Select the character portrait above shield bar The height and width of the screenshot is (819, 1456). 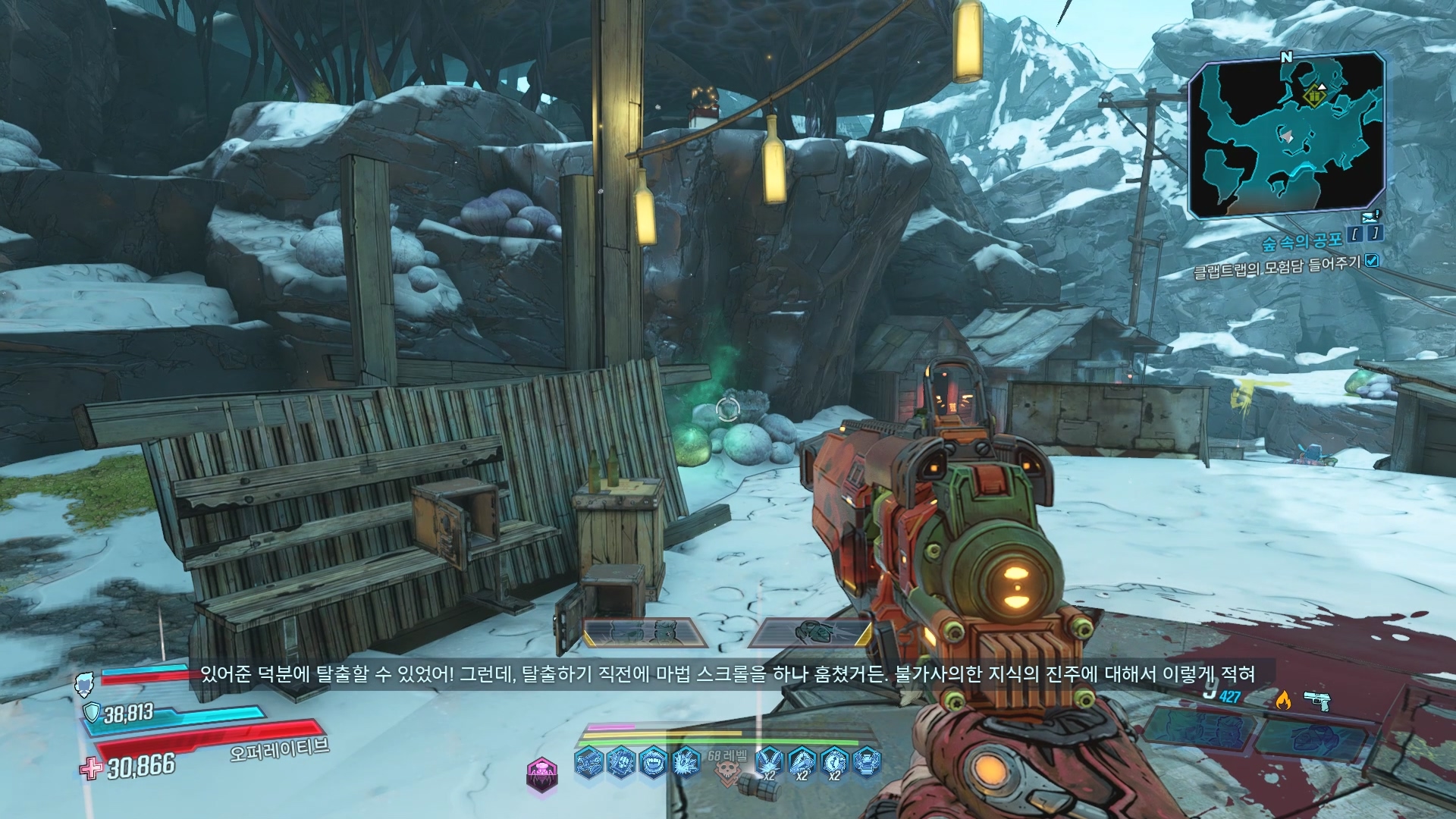click(x=83, y=685)
